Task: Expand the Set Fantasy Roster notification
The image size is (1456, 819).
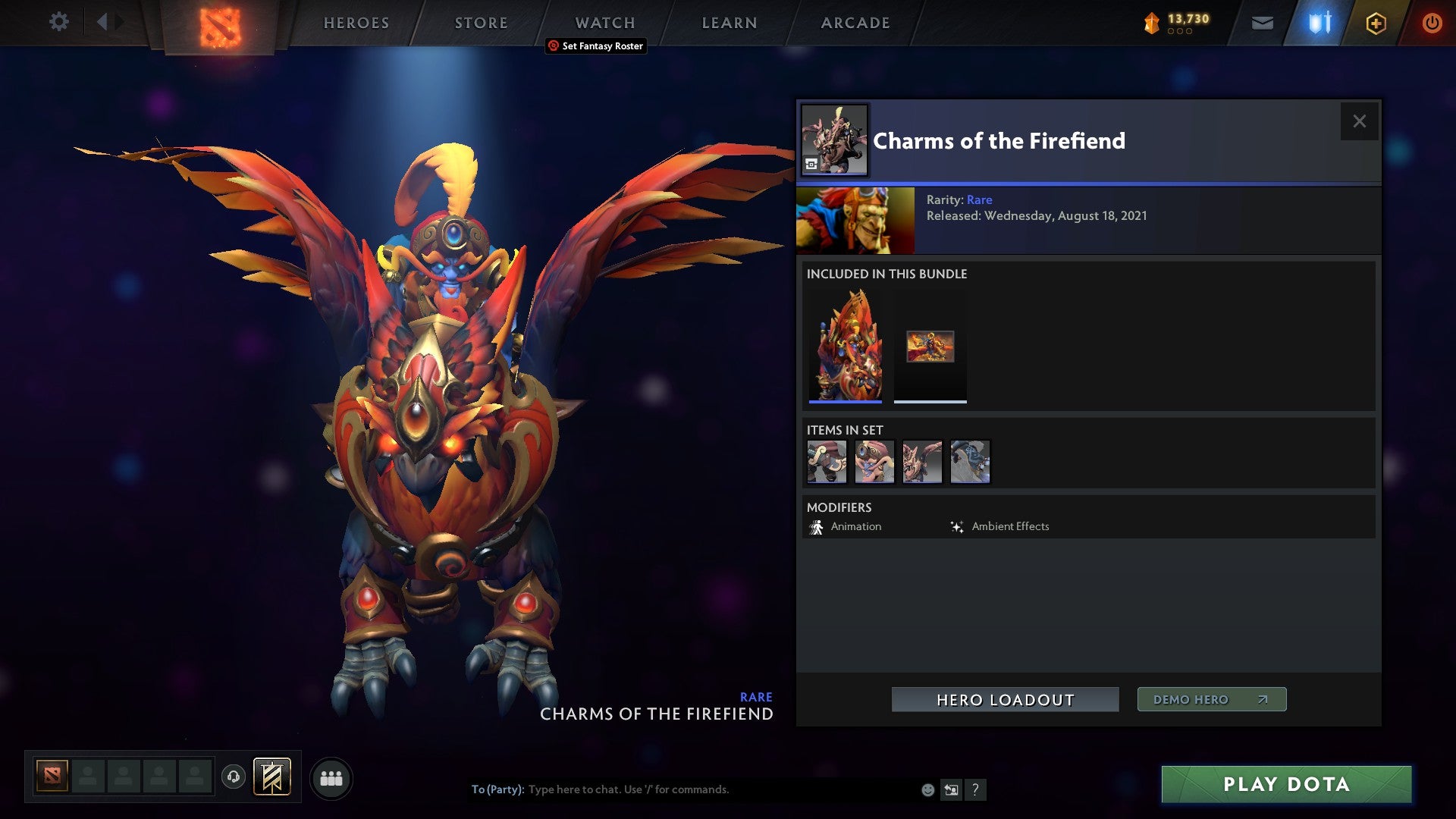Action: (x=595, y=46)
